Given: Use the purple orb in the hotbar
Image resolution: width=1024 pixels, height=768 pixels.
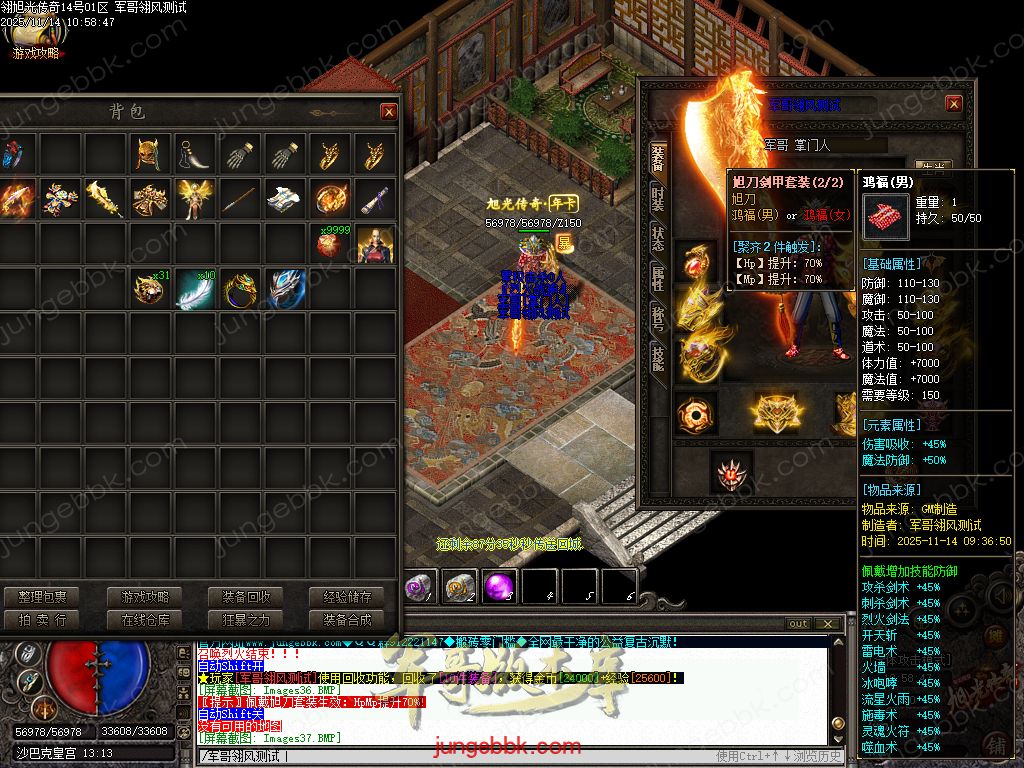Looking at the screenshot, I should click(x=499, y=588).
